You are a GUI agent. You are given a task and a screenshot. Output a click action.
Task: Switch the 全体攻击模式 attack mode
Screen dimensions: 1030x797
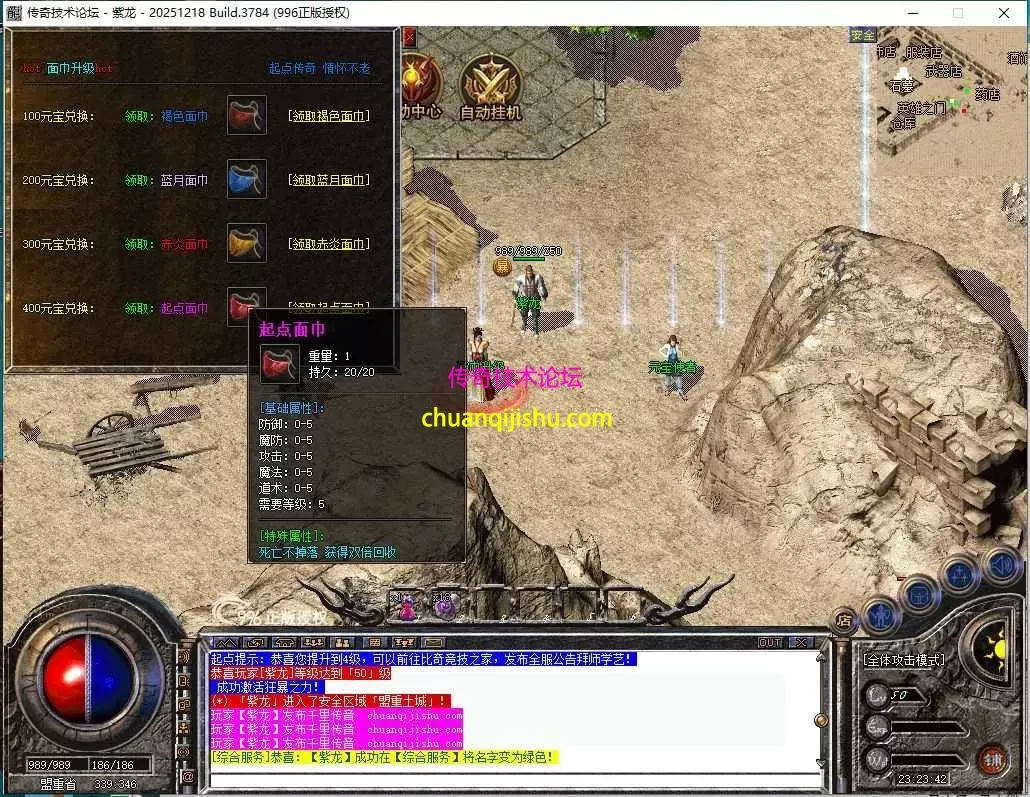(x=905, y=661)
